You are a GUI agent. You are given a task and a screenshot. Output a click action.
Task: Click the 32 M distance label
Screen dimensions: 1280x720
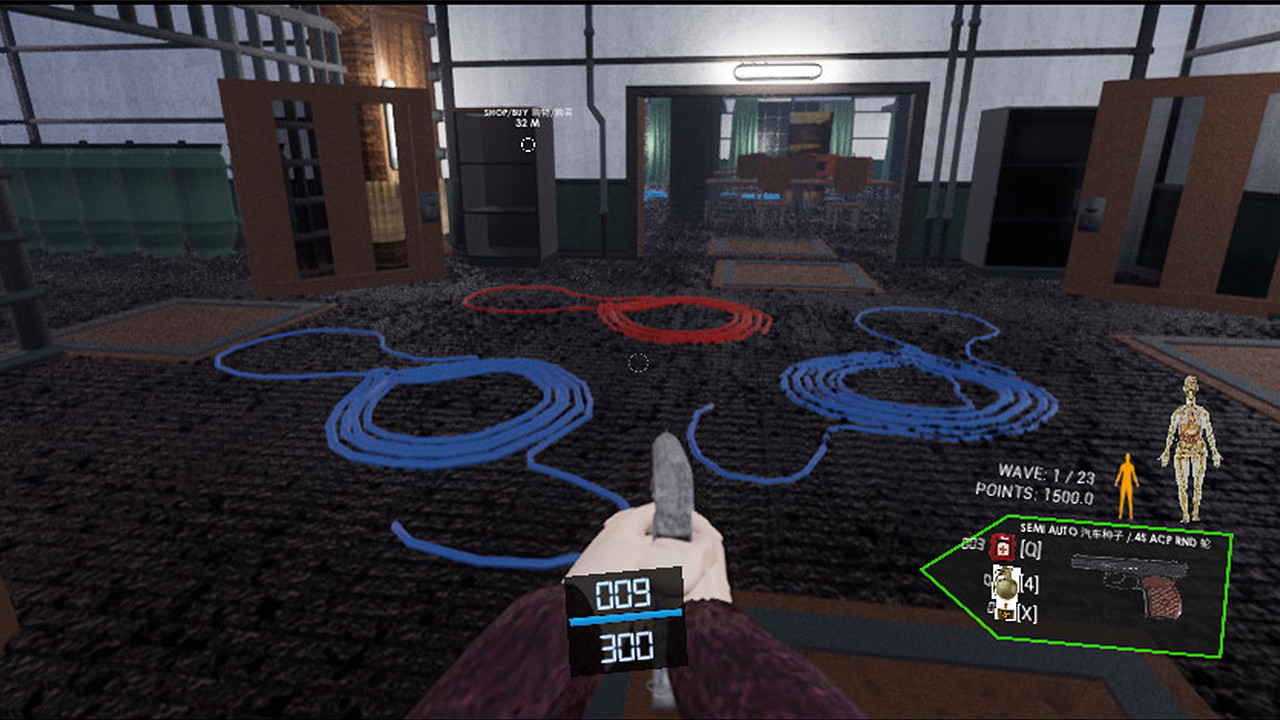pos(527,123)
